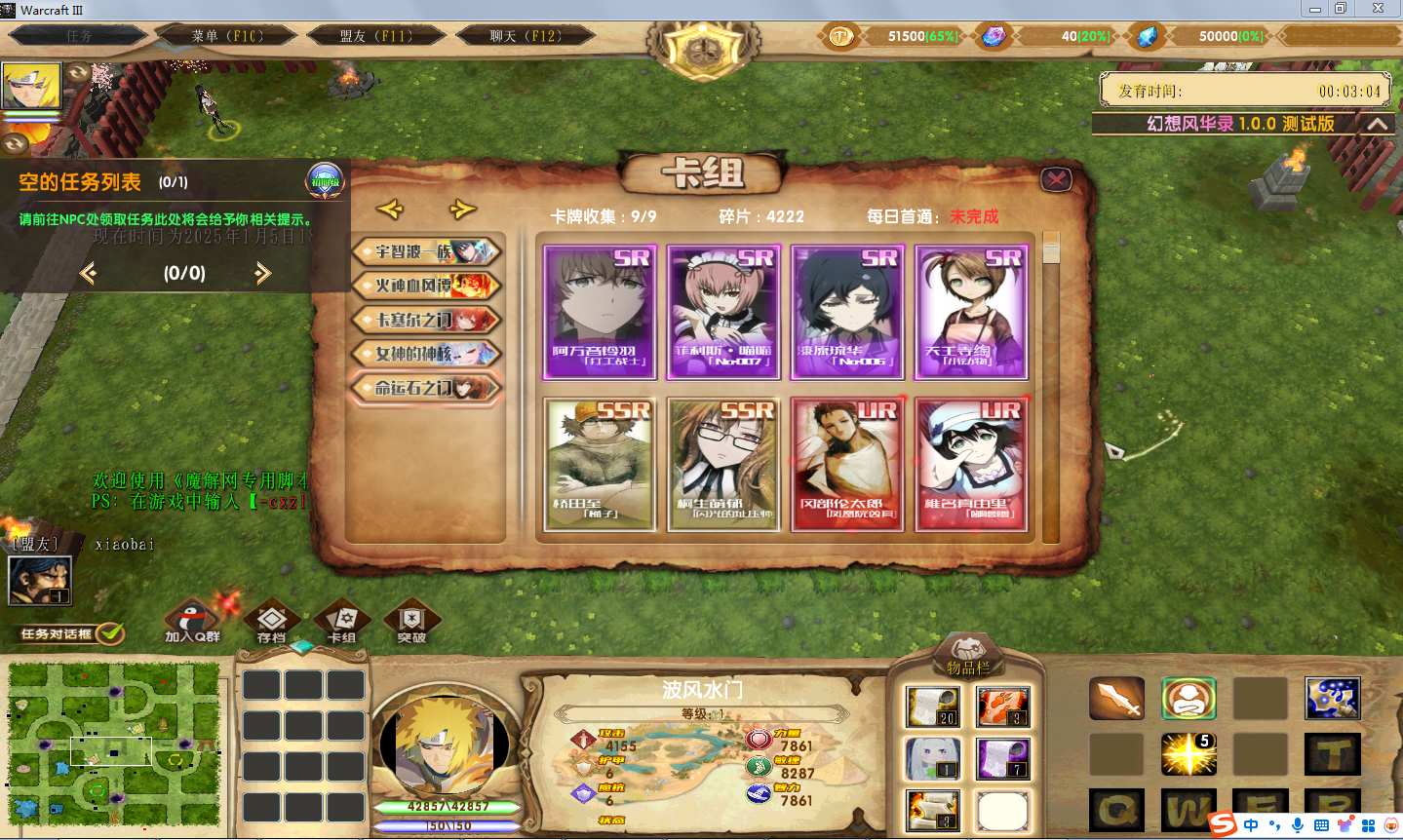The height and width of the screenshot is (840, 1403).
Task: Open the 聊天 (F12) chat menu
Action: [525, 36]
